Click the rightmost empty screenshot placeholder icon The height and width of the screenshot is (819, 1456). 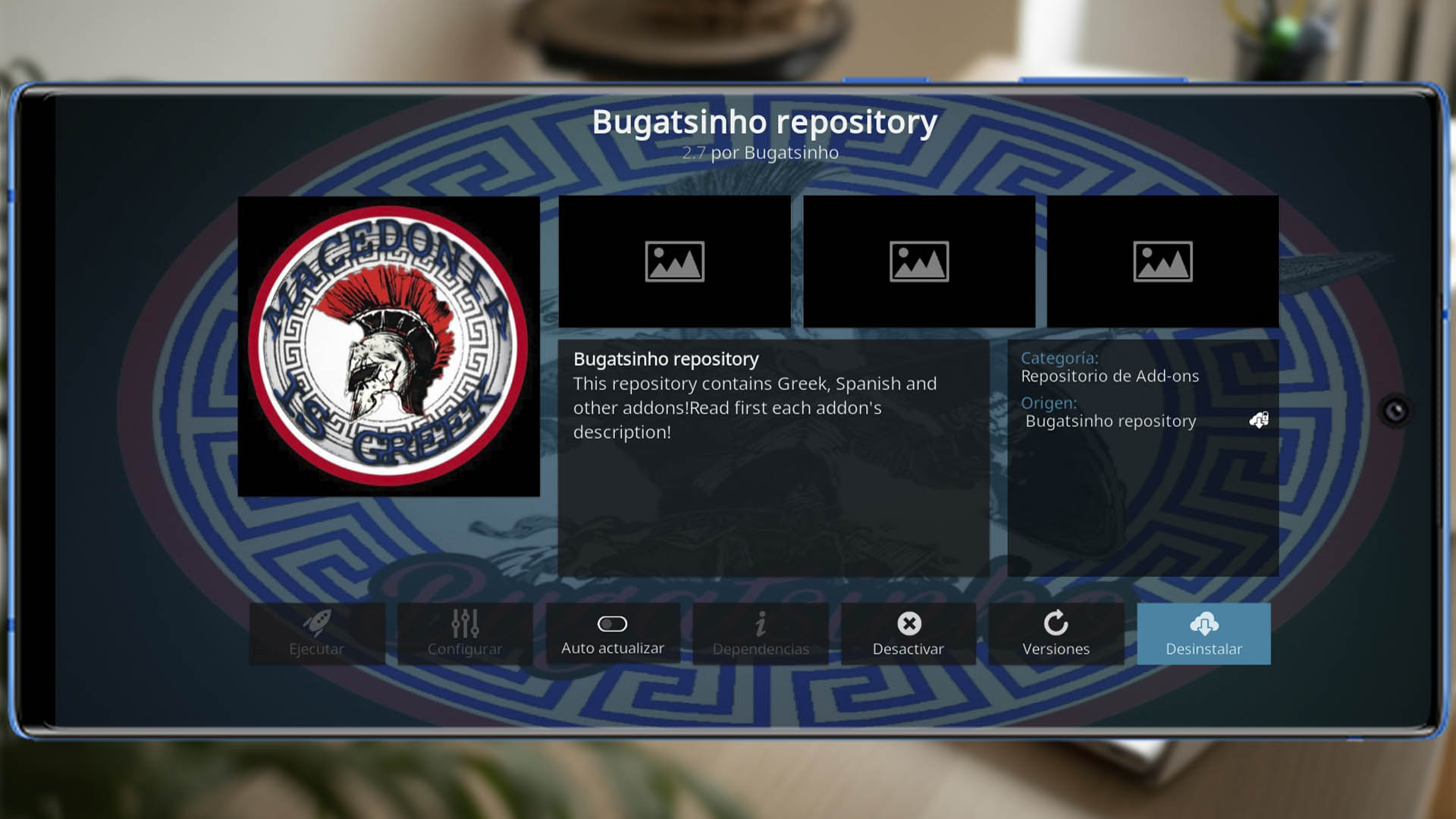pyautogui.click(x=1162, y=261)
